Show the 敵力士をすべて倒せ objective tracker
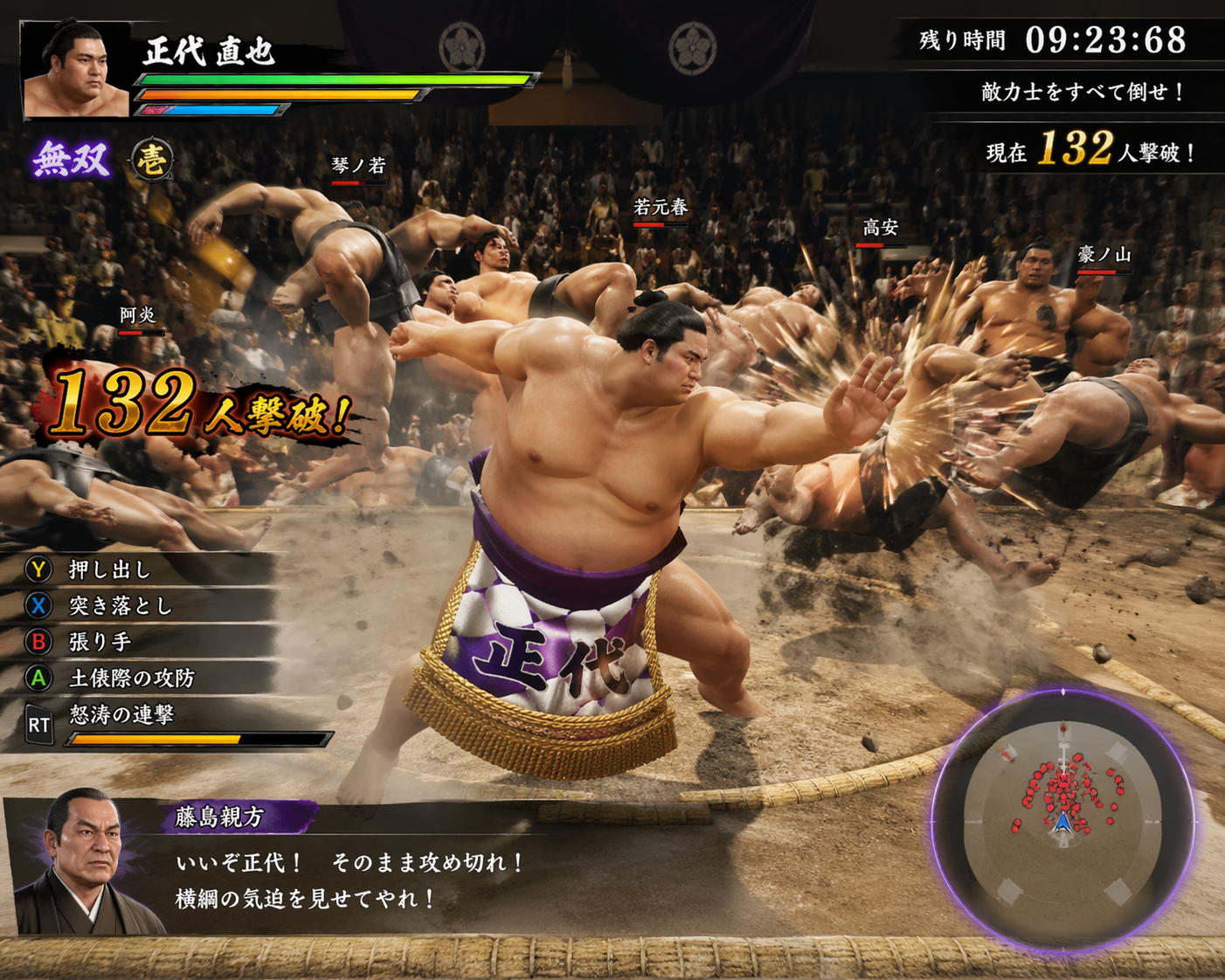The width and height of the screenshot is (1225, 980). click(x=1082, y=92)
